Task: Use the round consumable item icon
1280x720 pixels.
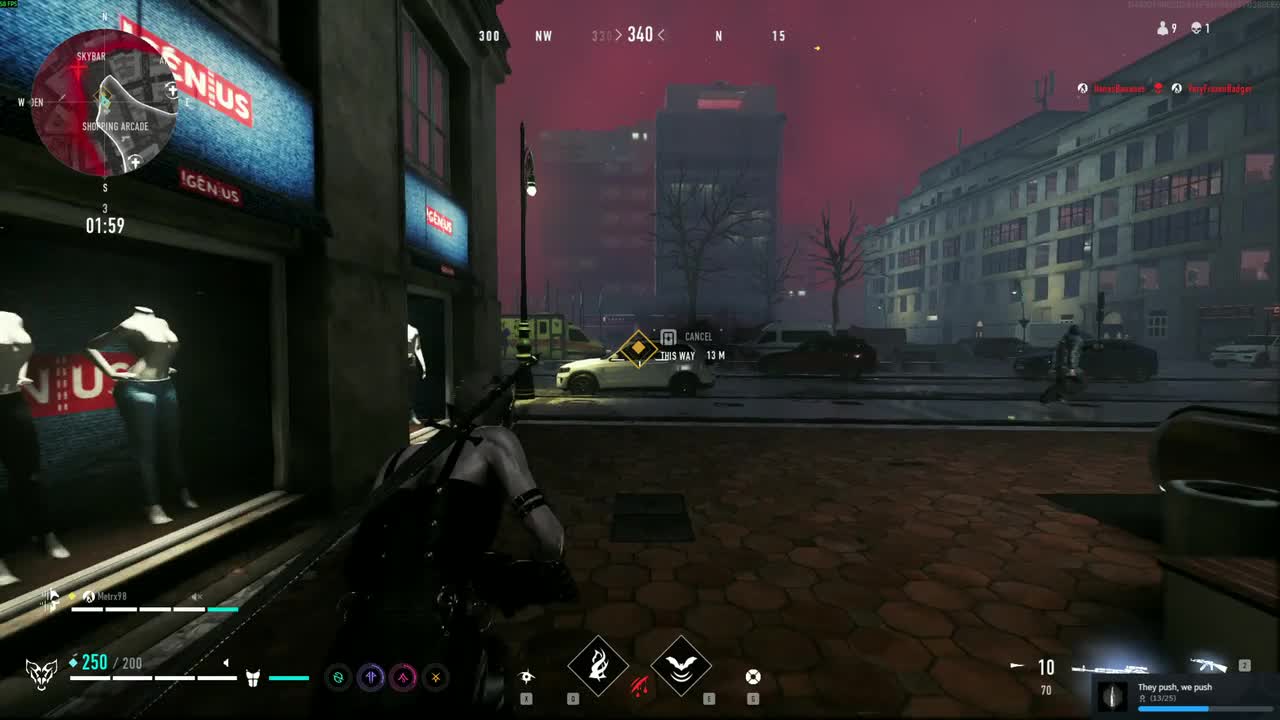Action: (753, 677)
